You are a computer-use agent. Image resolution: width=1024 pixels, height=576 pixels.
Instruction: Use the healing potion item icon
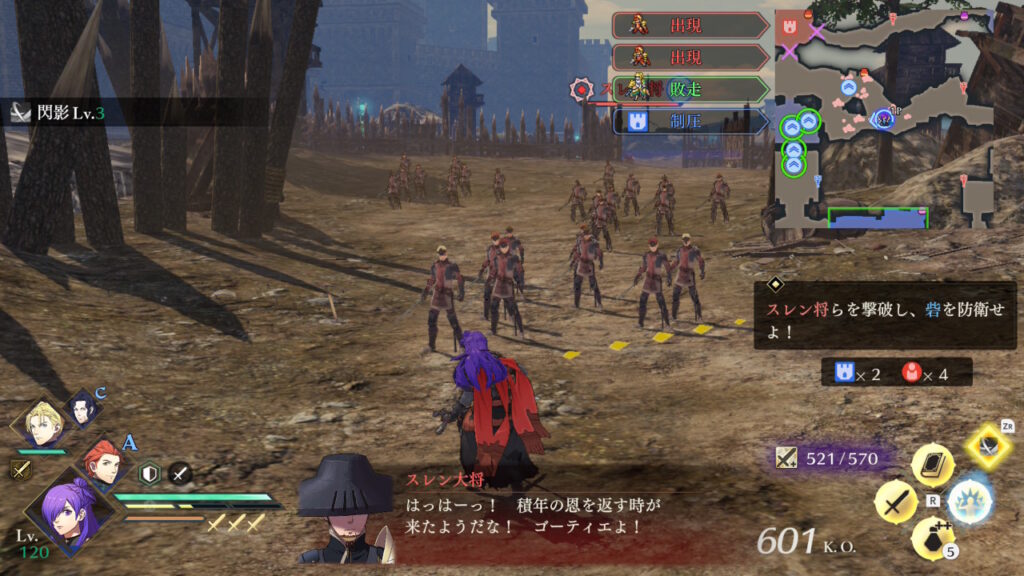(x=932, y=538)
